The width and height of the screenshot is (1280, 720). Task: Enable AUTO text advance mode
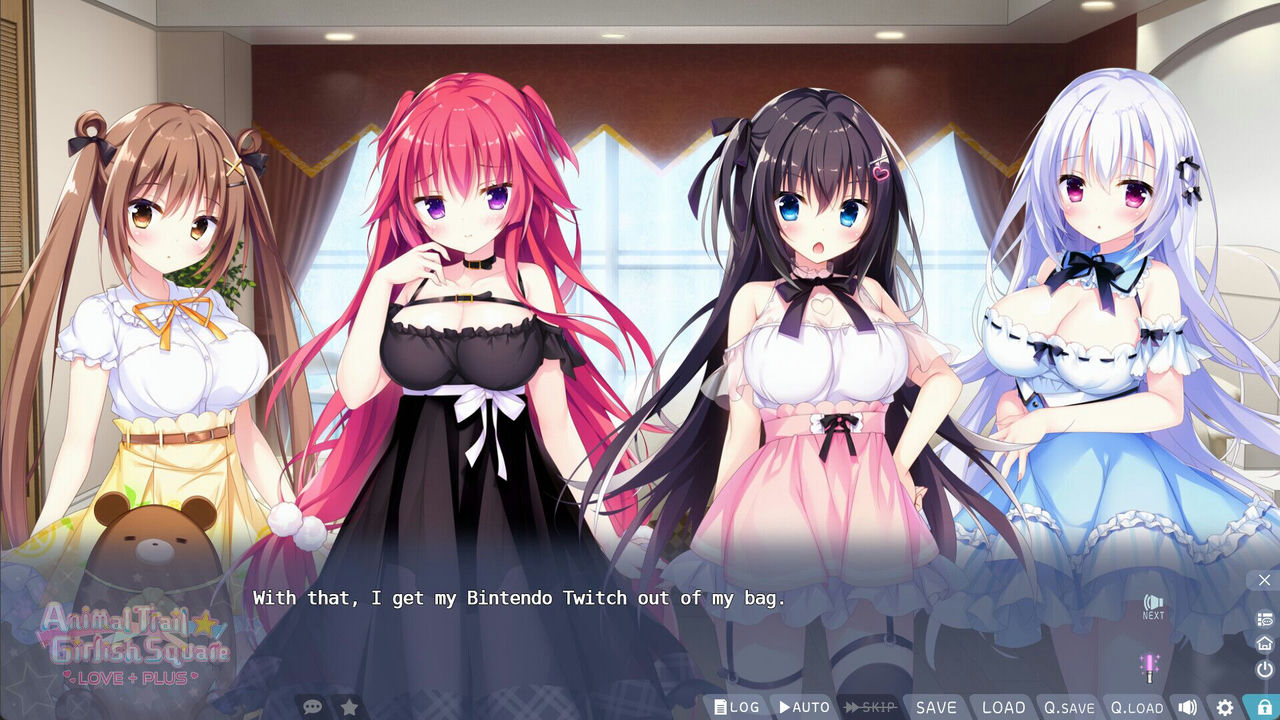coord(805,706)
